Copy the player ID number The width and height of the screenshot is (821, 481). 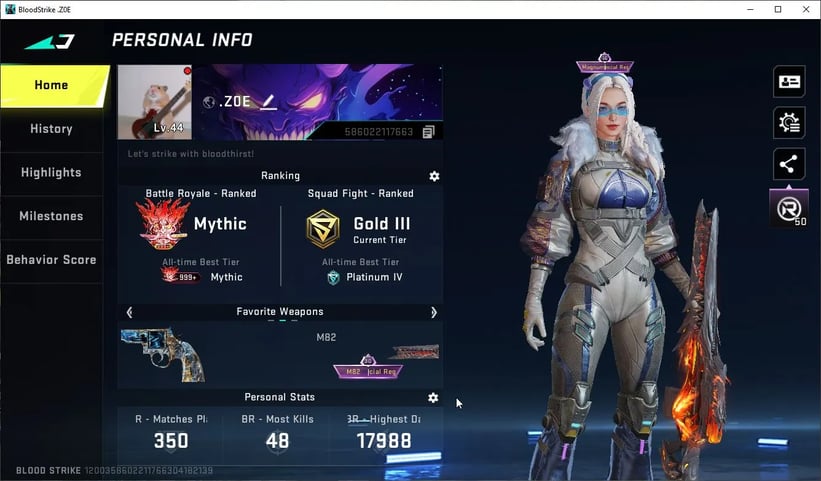(428, 132)
